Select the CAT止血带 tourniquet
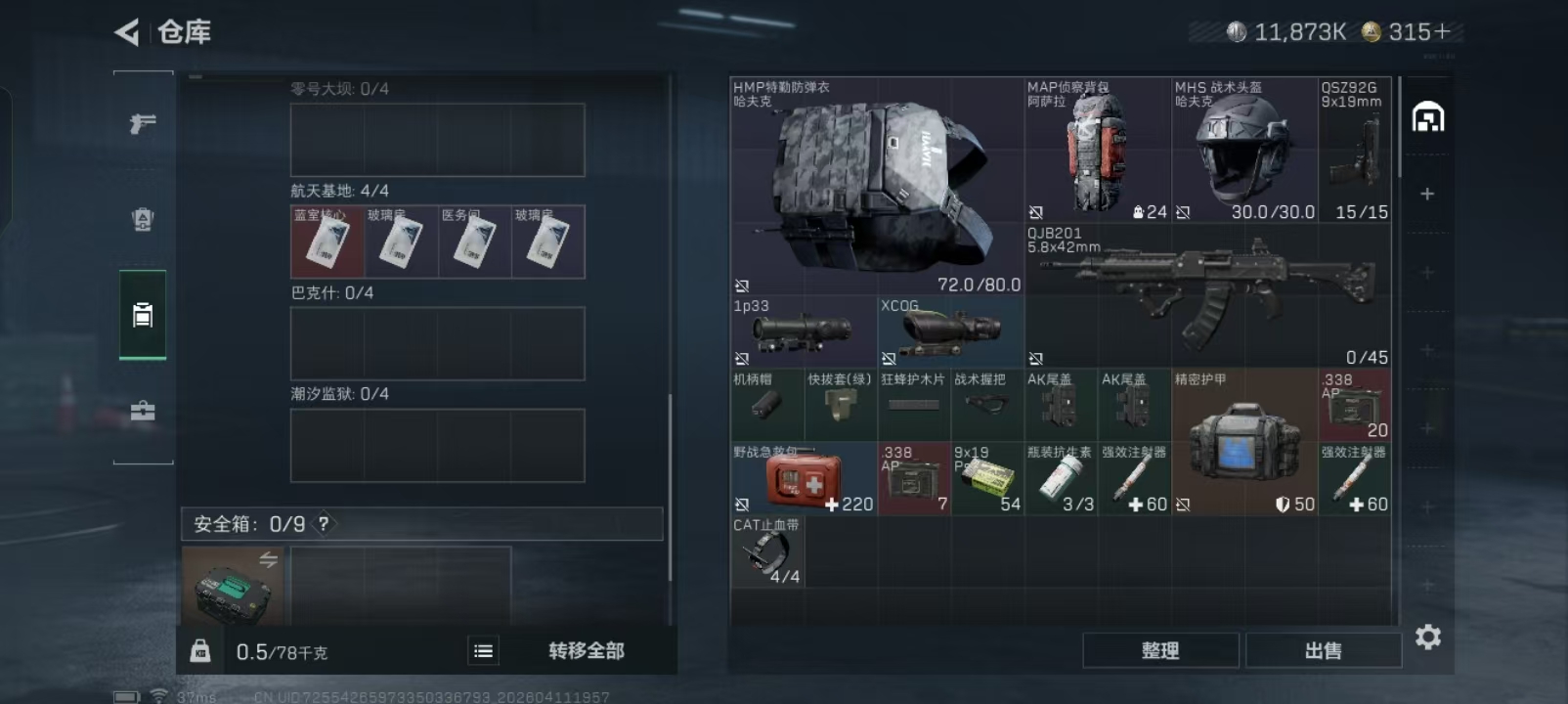Screen dimensions: 1568x704 pyautogui.click(x=766, y=552)
